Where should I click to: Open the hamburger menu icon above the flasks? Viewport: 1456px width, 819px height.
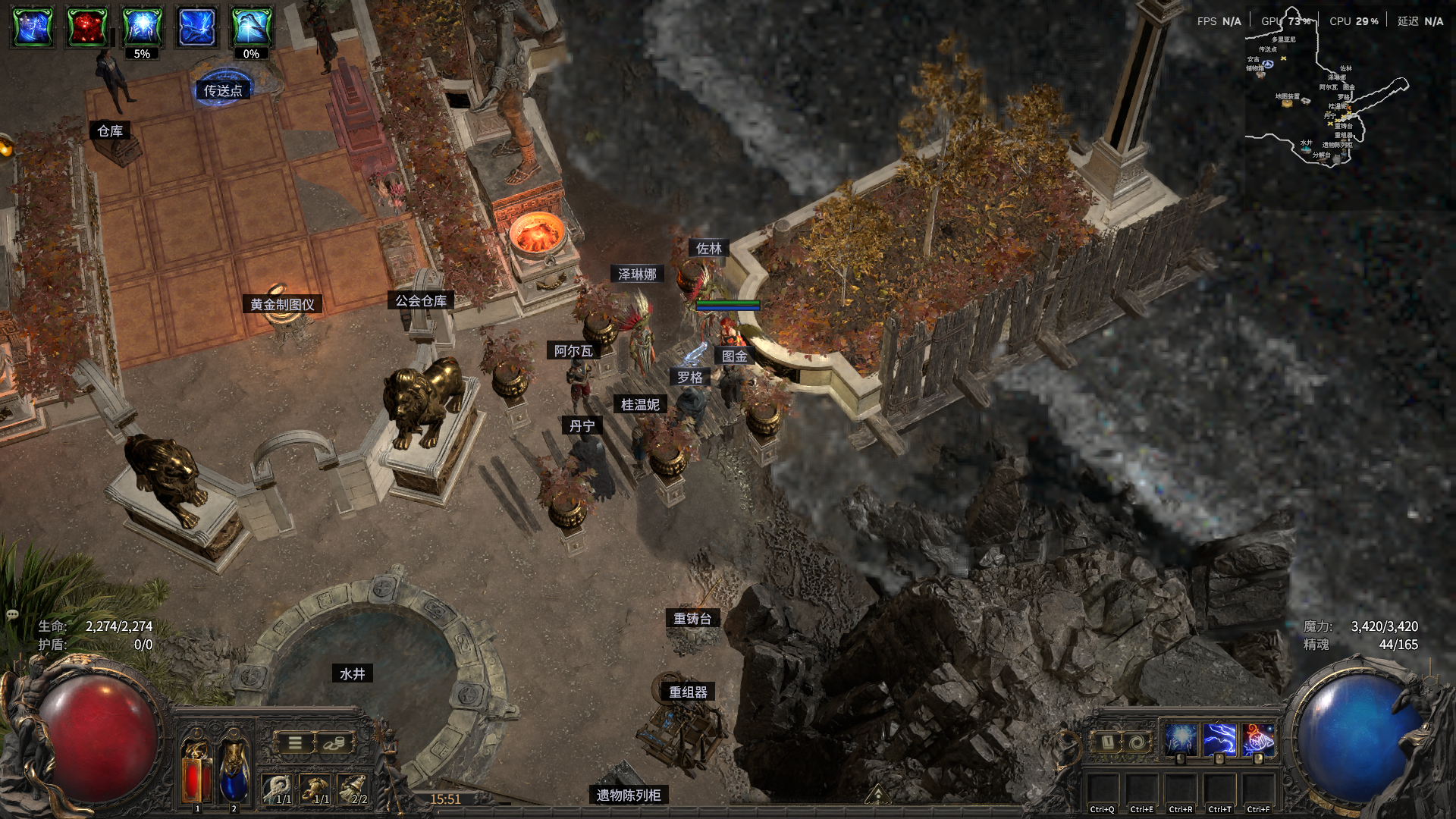294,743
